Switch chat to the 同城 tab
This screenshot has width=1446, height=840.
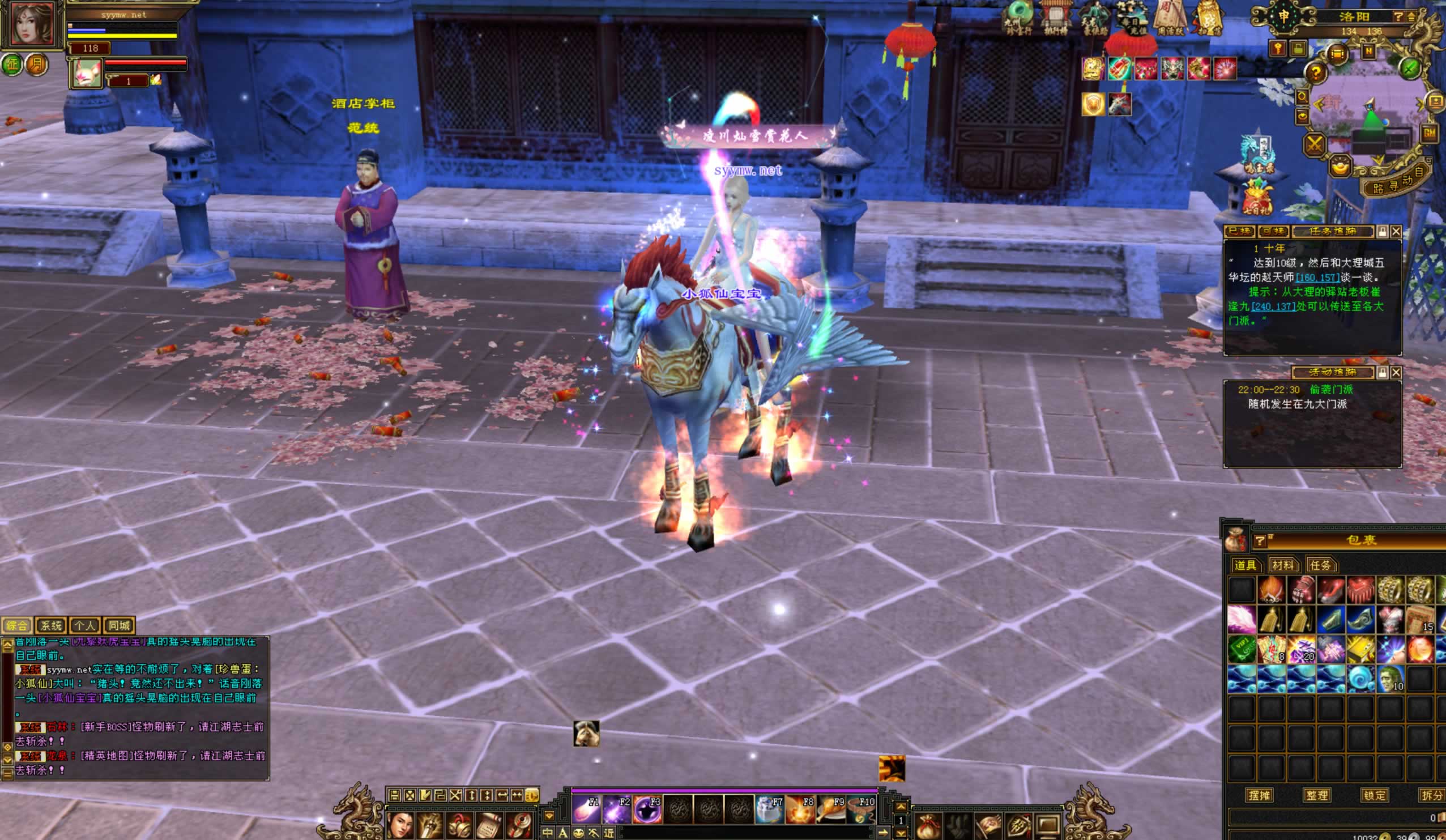point(119,625)
